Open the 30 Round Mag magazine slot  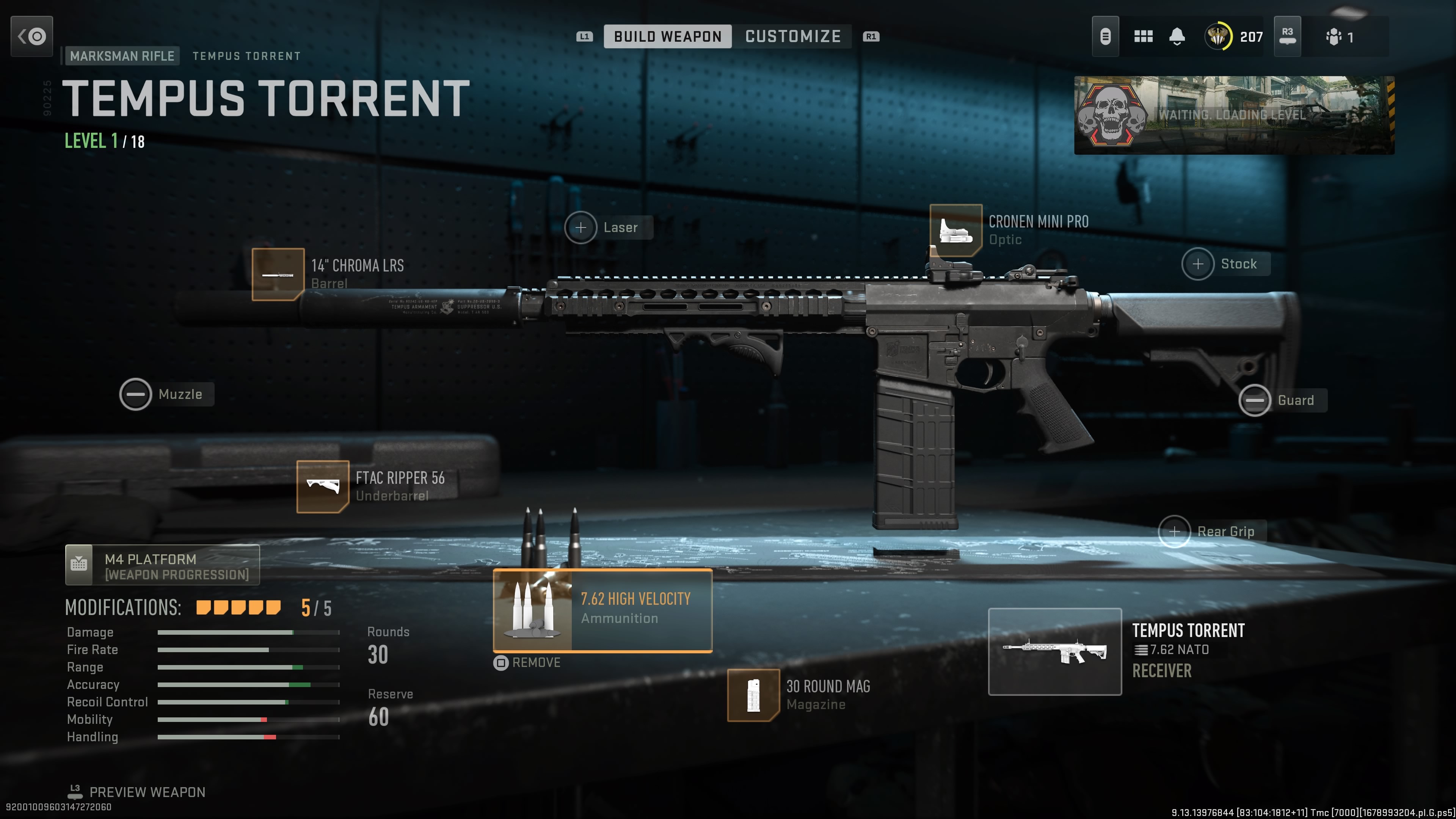(x=753, y=695)
